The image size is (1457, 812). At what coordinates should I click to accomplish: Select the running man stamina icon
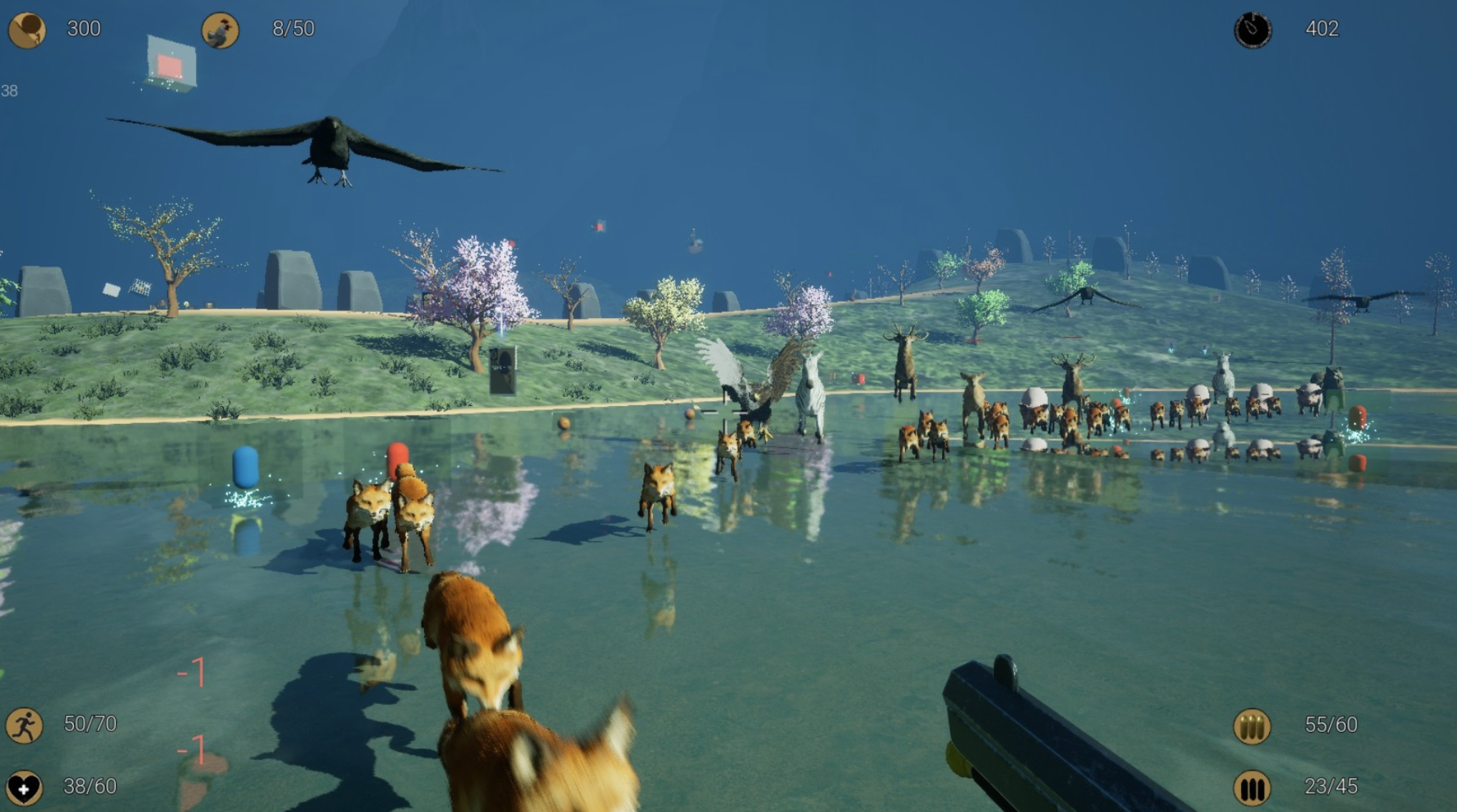[24, 726]
